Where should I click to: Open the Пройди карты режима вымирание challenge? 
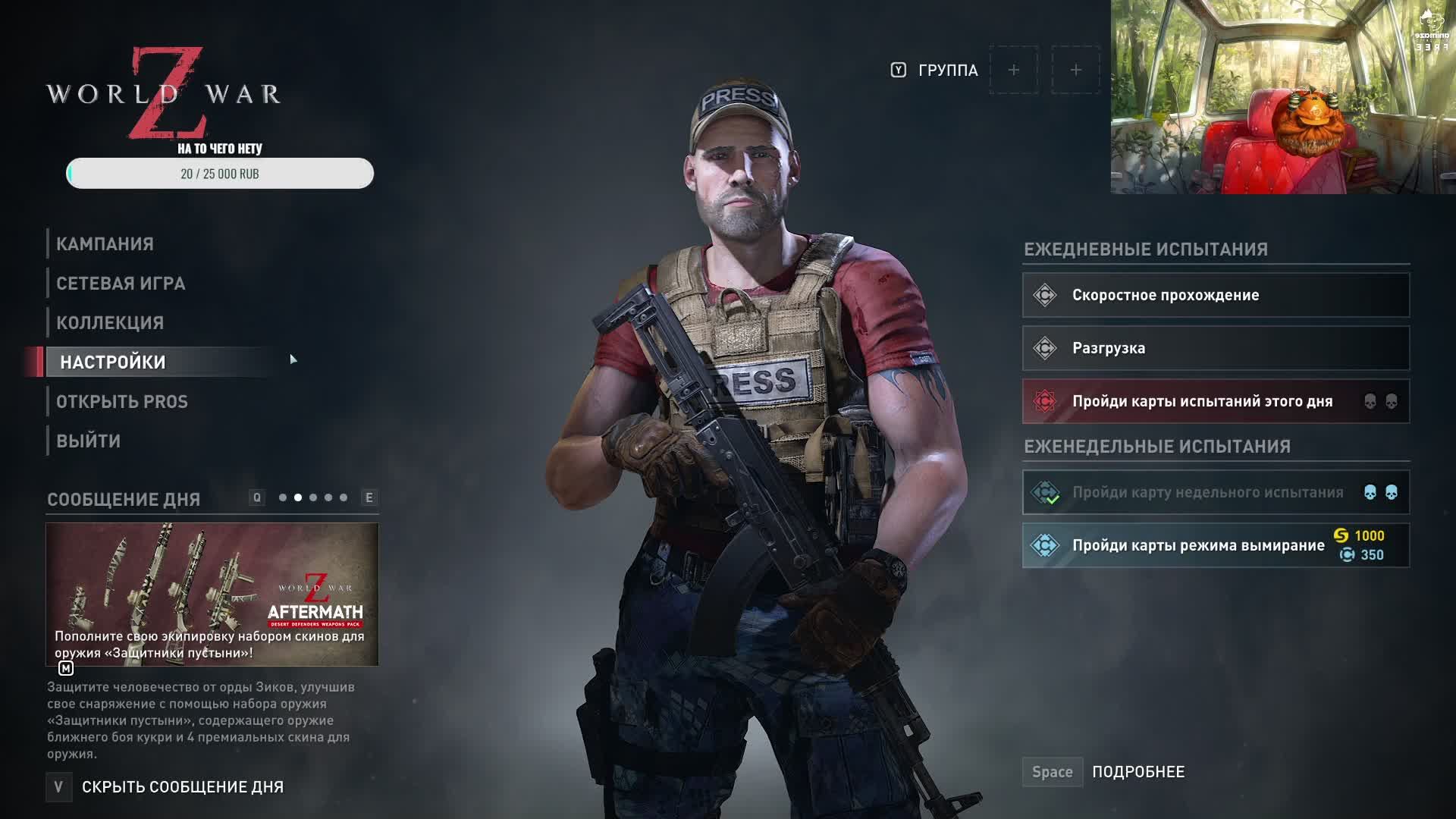click(x=1216, y=545)
